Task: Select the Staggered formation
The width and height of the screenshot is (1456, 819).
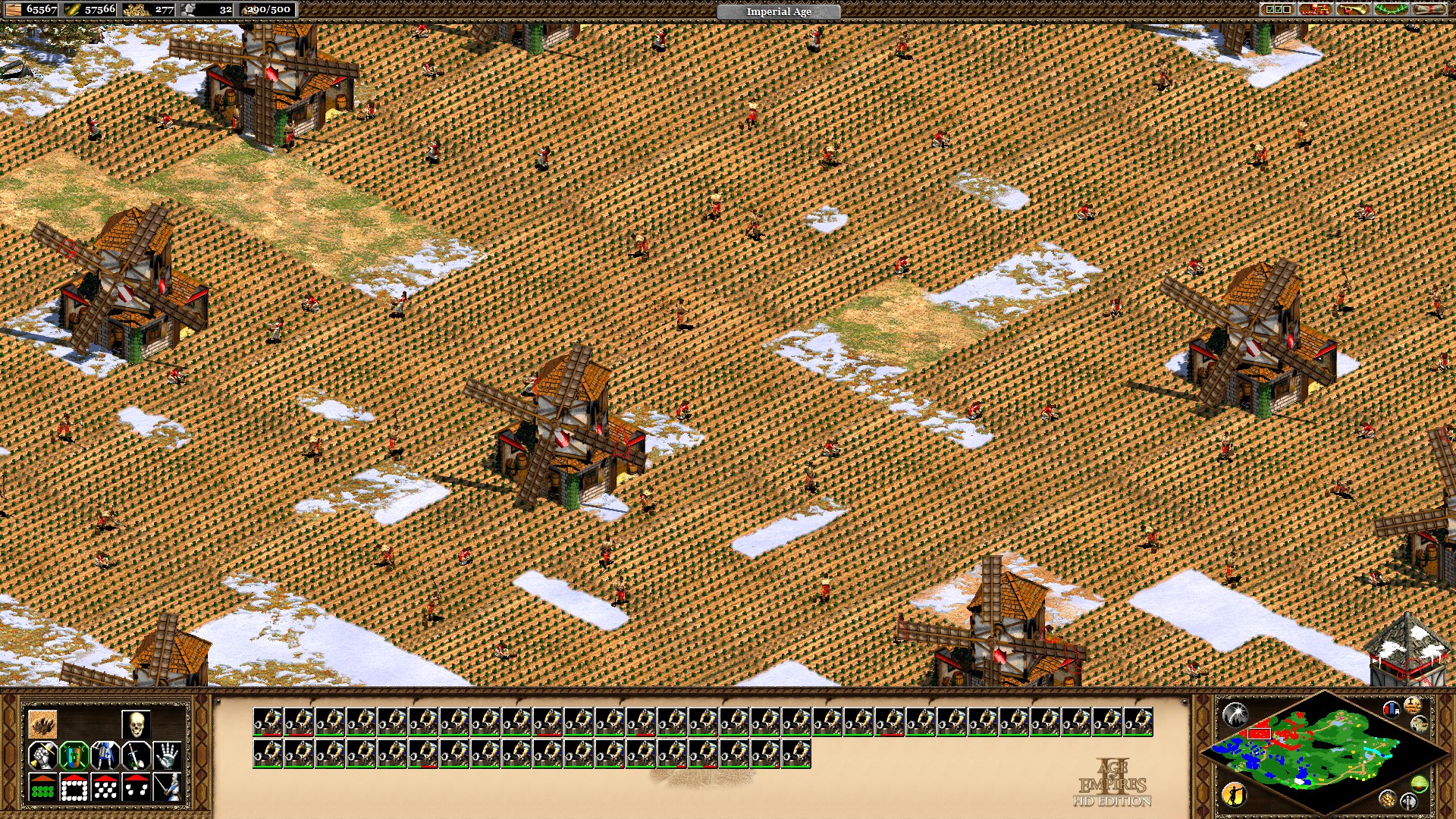Action: [x=105, y=787]
